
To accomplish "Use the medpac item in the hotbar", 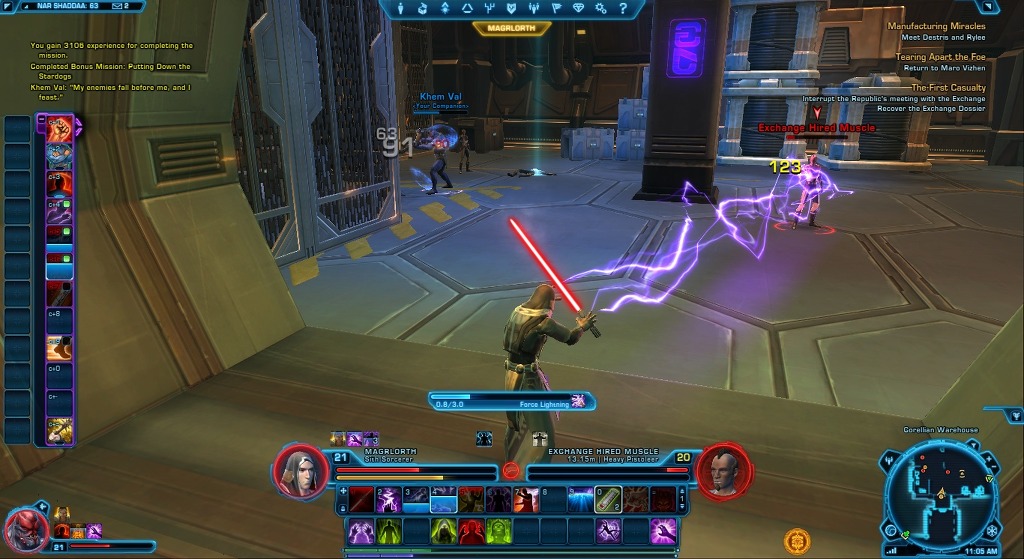I will pos(609,498).
